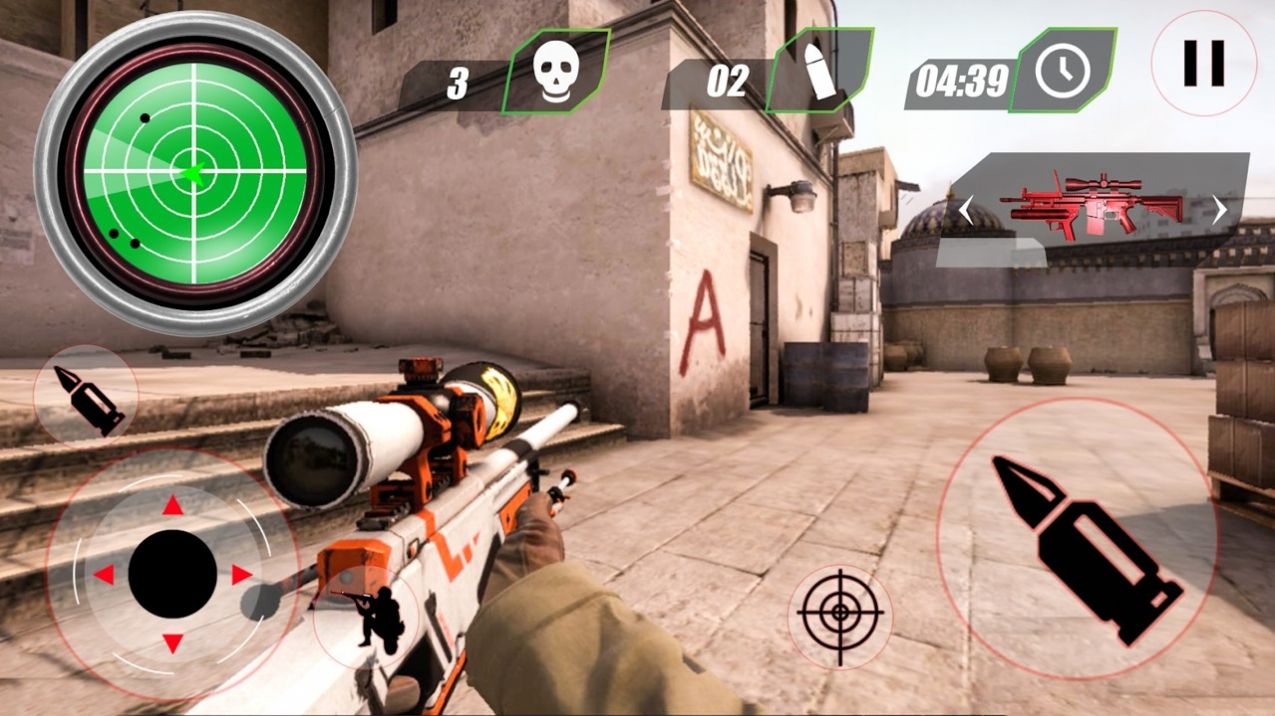The width and height of the screenshot is (1275, 716).
Task: Tap the joystick's right arrow
Action: pyautogui.click(x=242, y=574)
